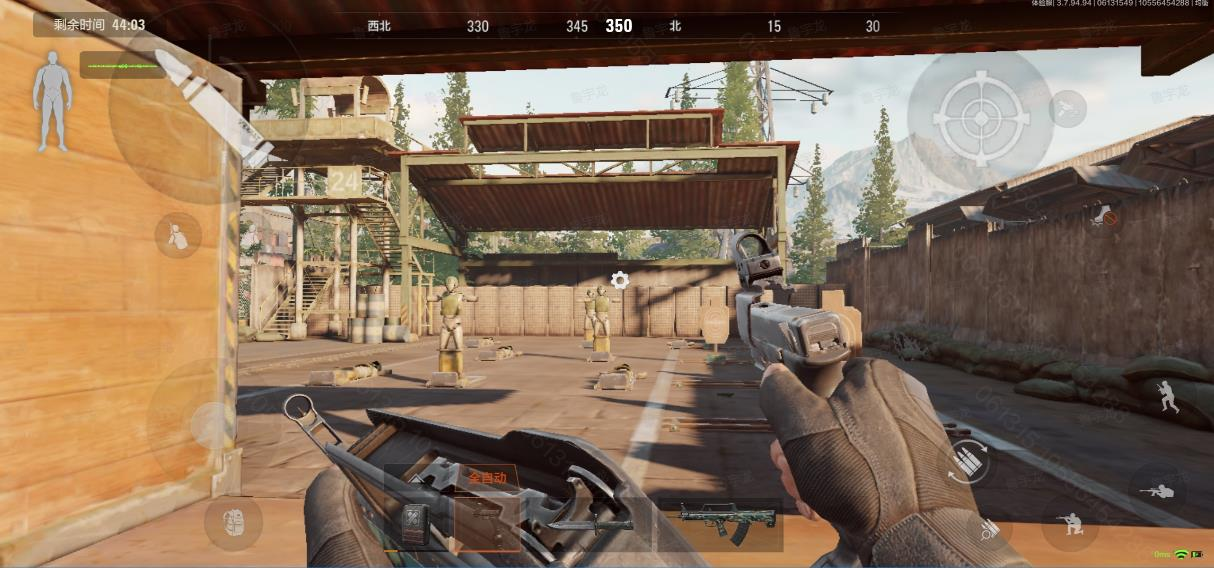Tap the round icon above the joystick
Viewport: 1214px width, 568px height.
coord(177,236)
